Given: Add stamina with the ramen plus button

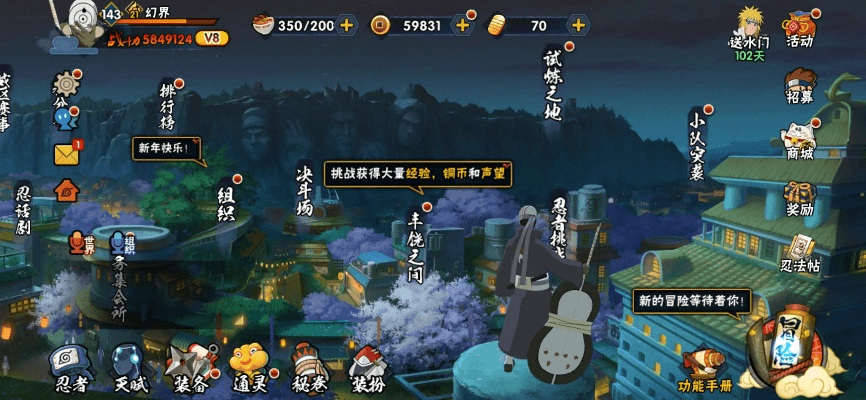Looking at the screenshot, I should pos(346,26).
